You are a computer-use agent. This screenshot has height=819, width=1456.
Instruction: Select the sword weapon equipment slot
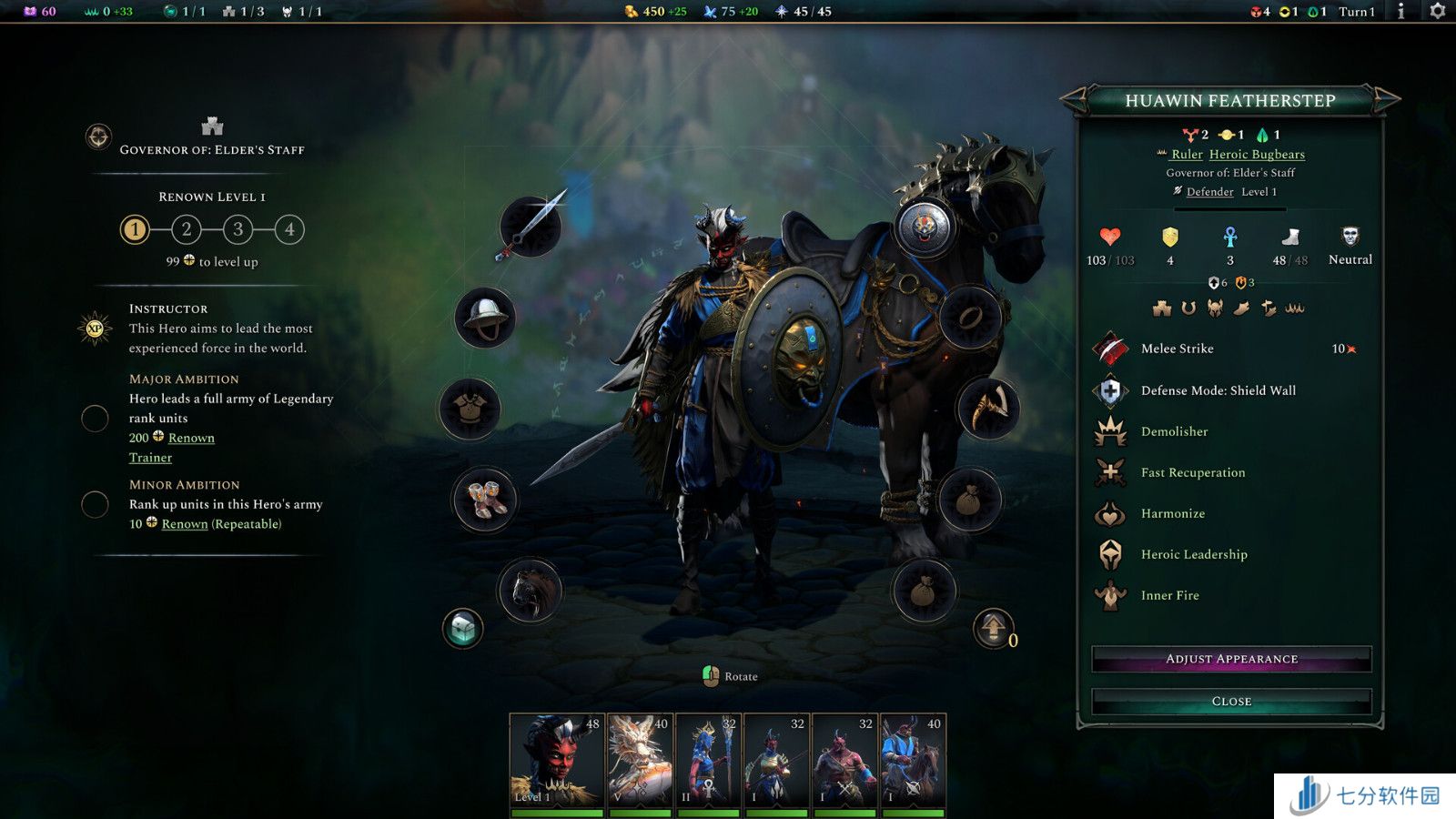(531, 227)
